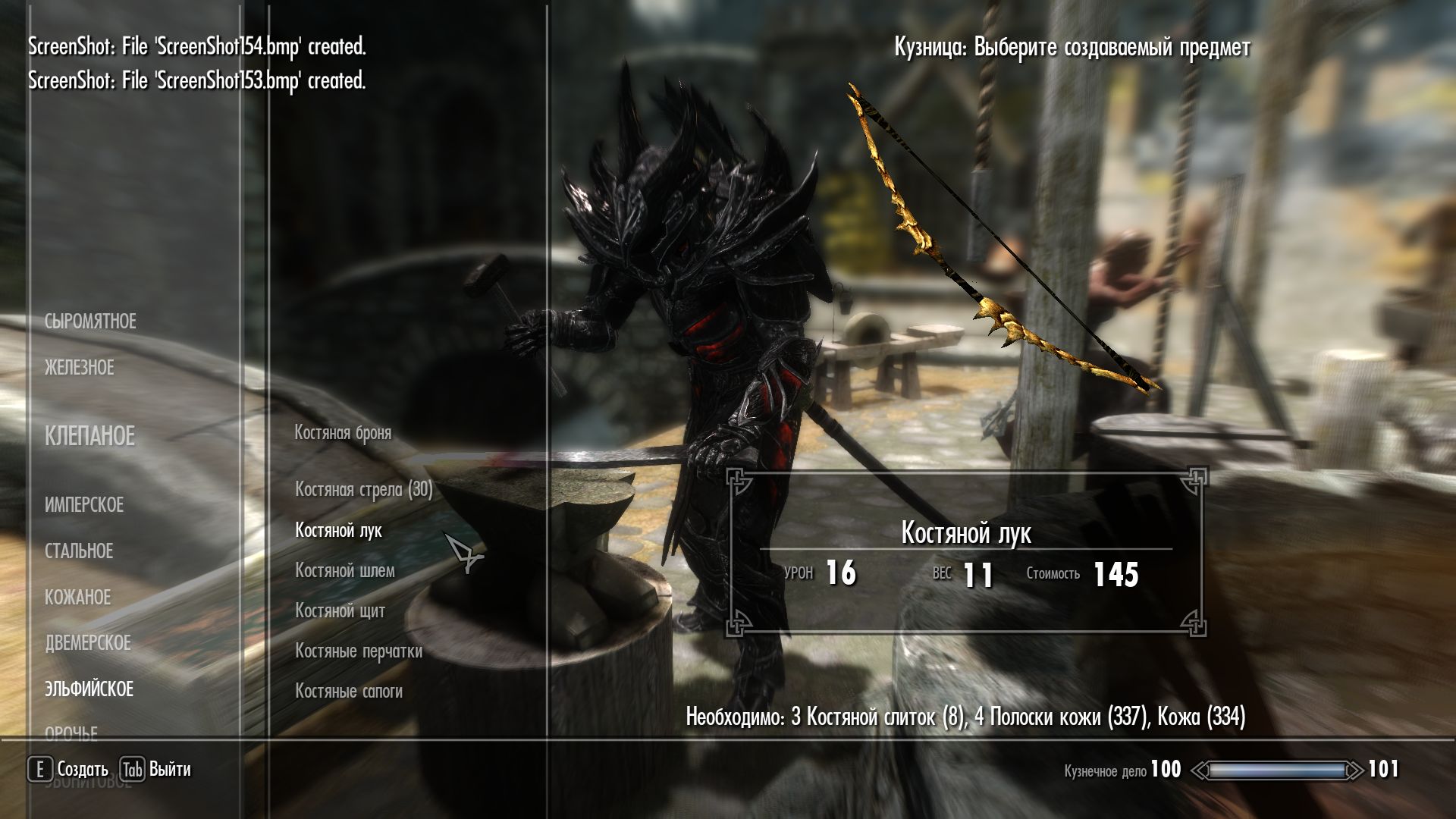The image size is (1456, 819).
Task: Switch to the ДВЕМЕРСКОЕ category
Action: pyautogui.click(x=87, y=643)
